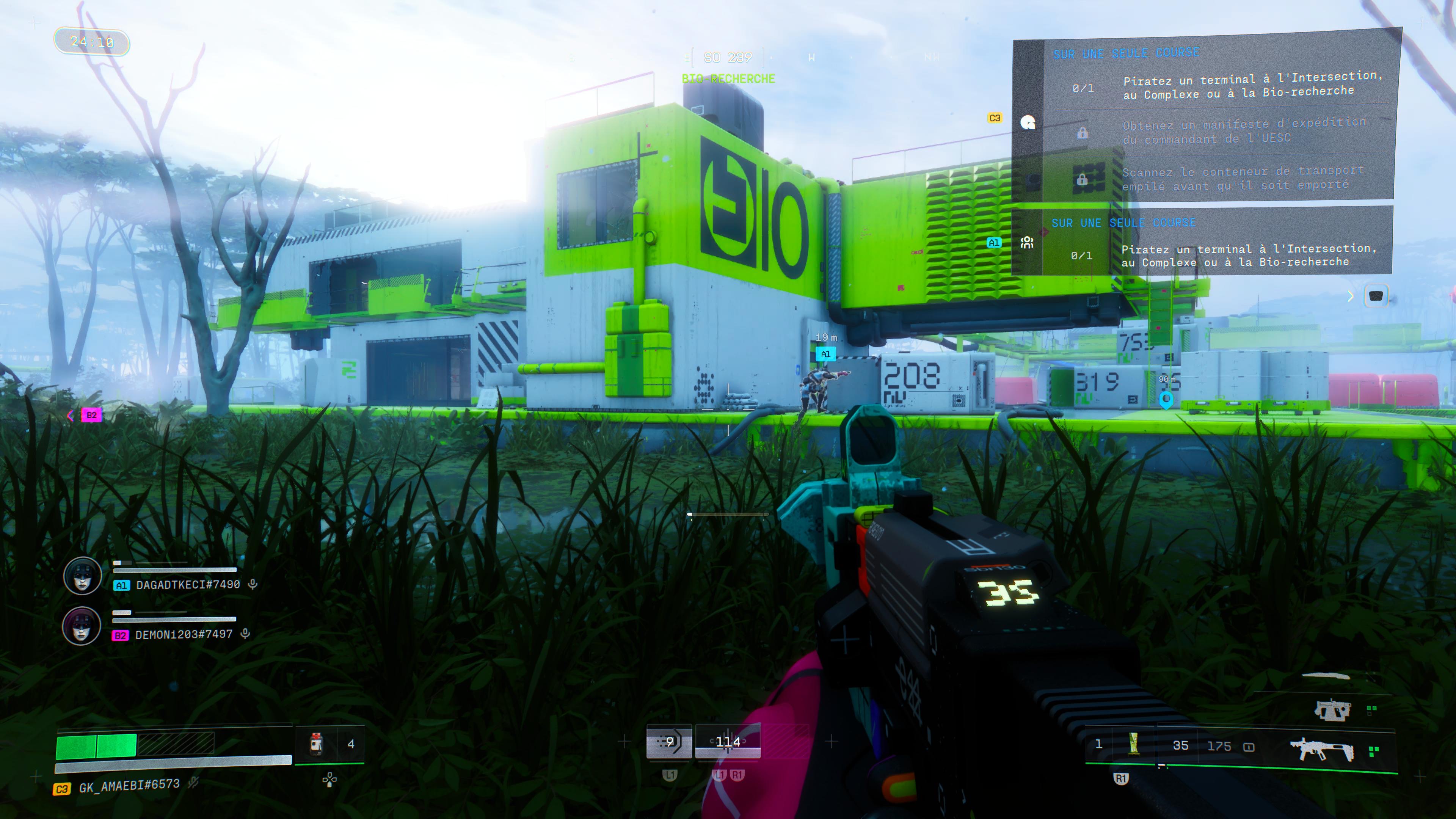The image size is (1456, 819).
Task: Select teammate DEMON1203#7497's portrait
Action: pyautogui.click(x=82, y=626)
